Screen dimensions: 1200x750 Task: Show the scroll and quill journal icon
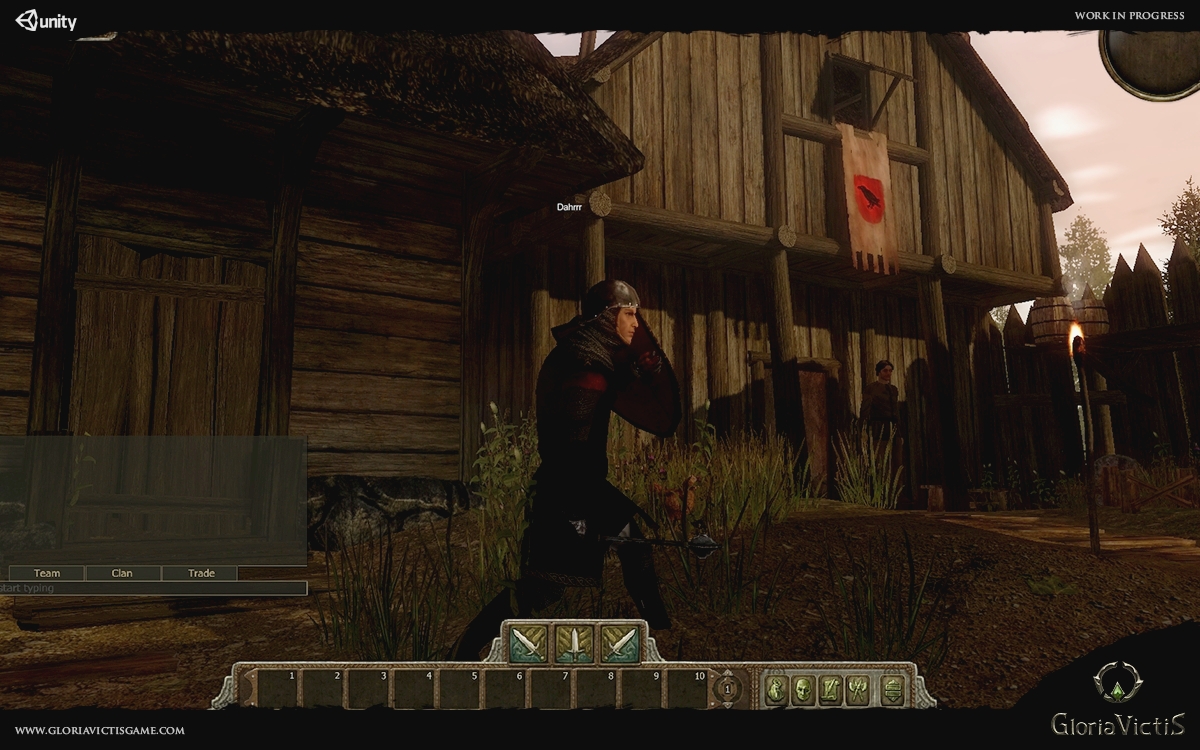830,689
